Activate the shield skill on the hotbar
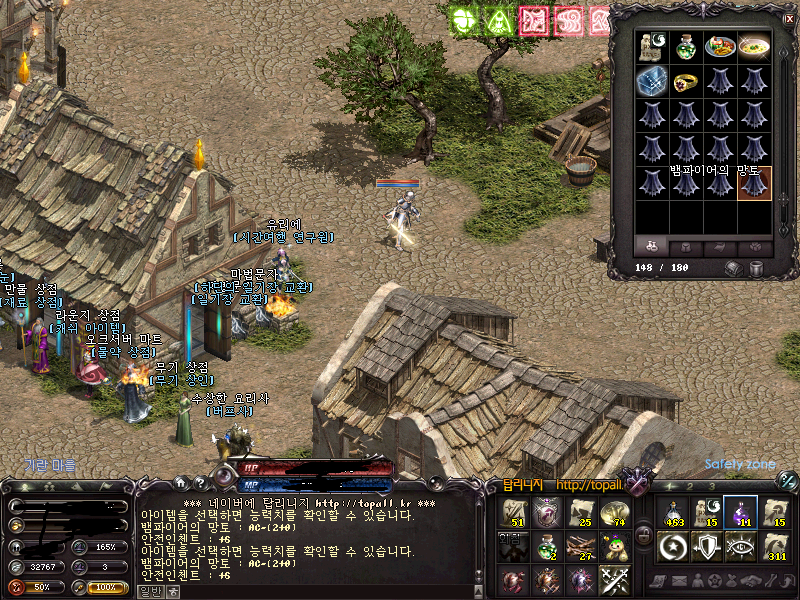The width and height of the screenshot is (800, 600). pos(707,546)
